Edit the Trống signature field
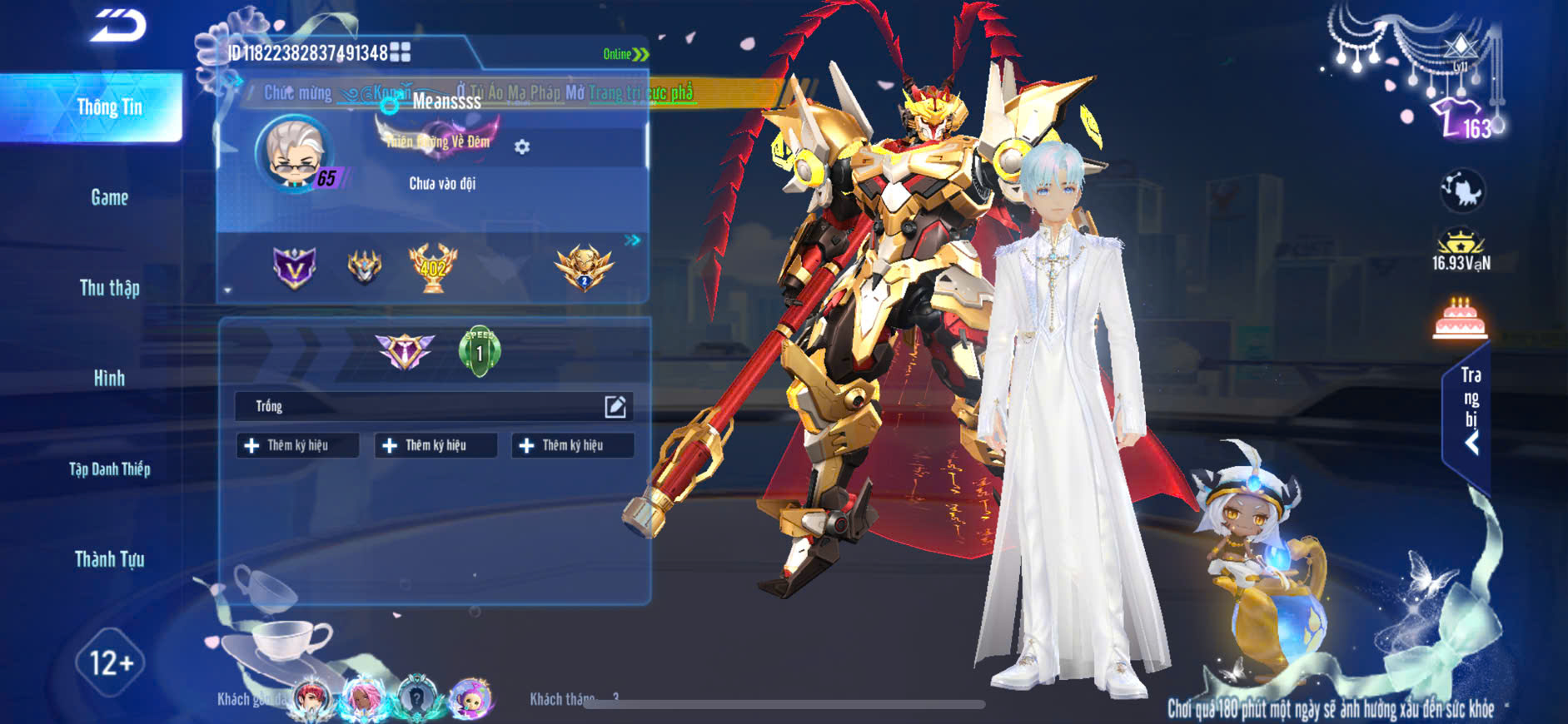The width and height of the screenshot is (1568, 724). tap(615, 406)
